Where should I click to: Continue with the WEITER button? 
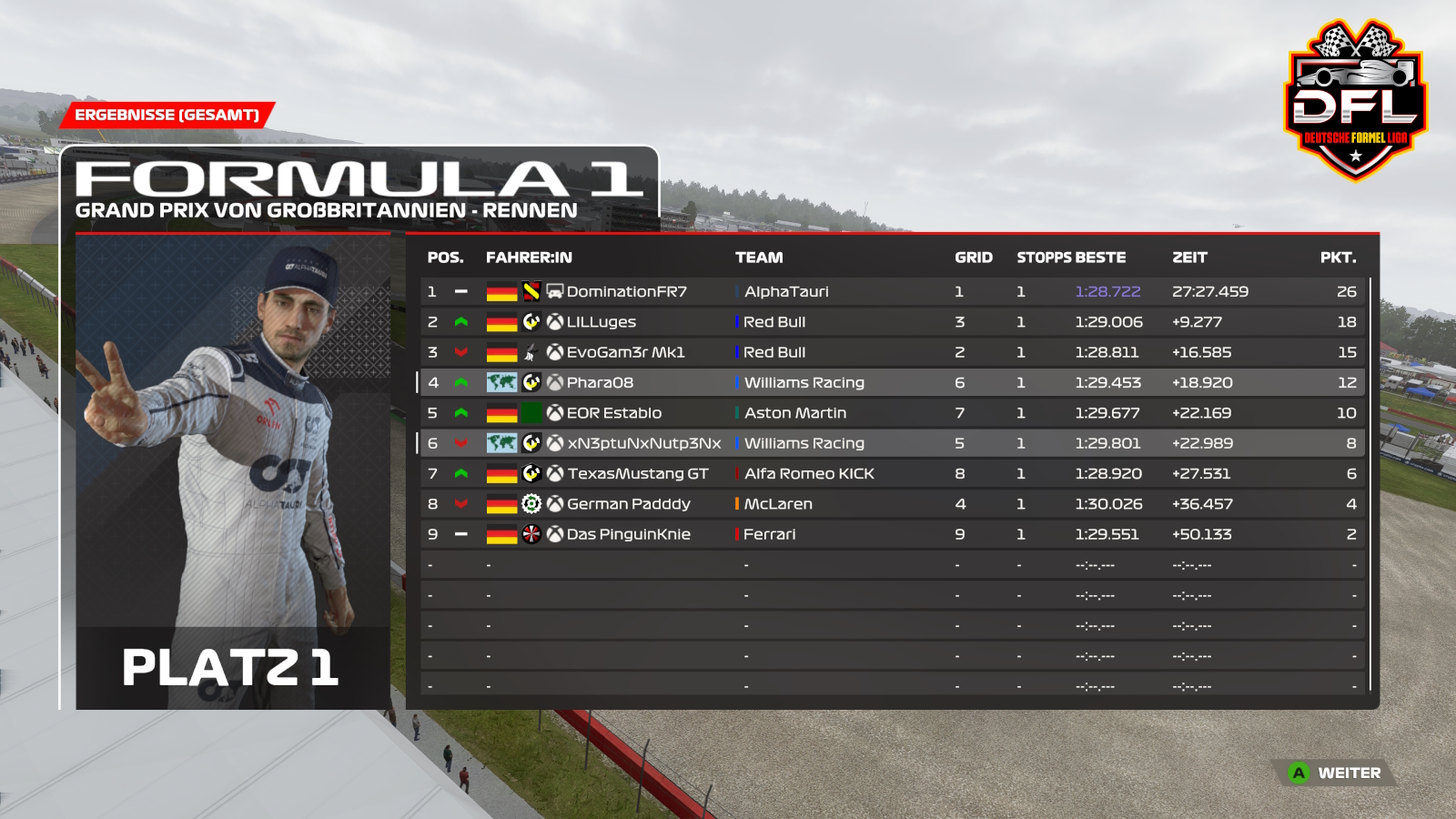(1336, 773)
